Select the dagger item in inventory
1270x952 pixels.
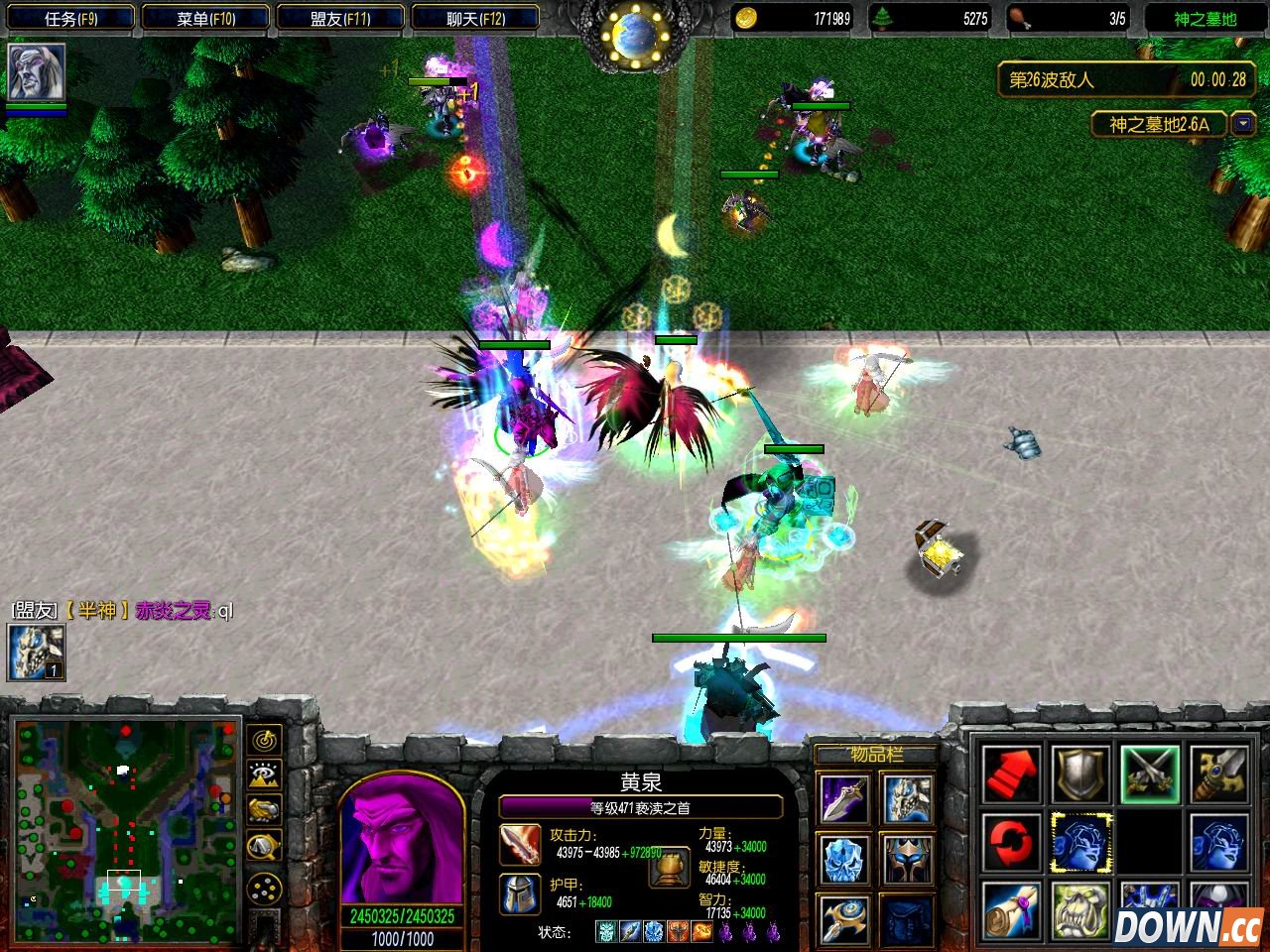pos(844,800)
